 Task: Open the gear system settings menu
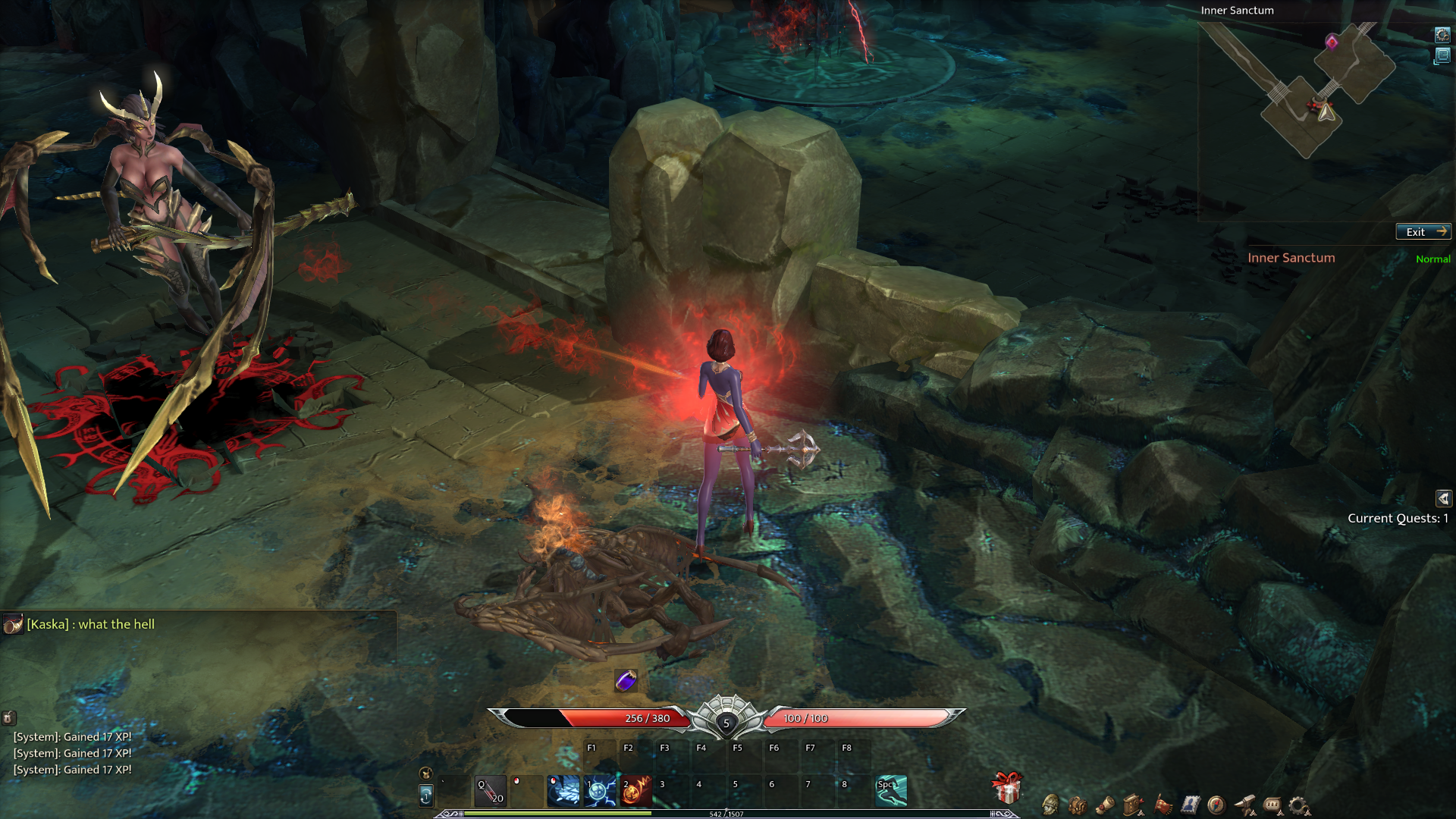(x=1299, y=805)
